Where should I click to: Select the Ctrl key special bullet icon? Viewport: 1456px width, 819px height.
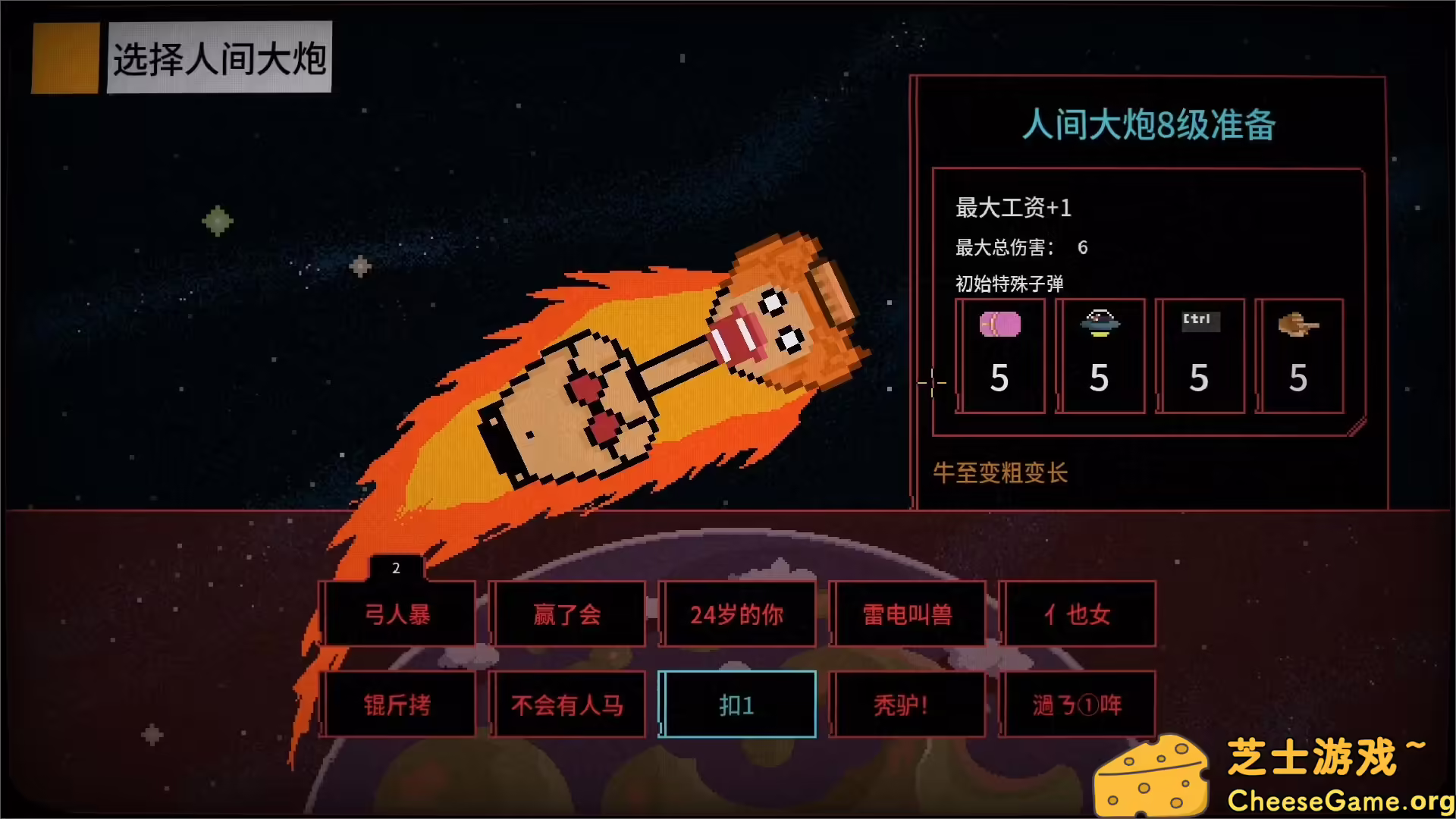pos(1200,355)
